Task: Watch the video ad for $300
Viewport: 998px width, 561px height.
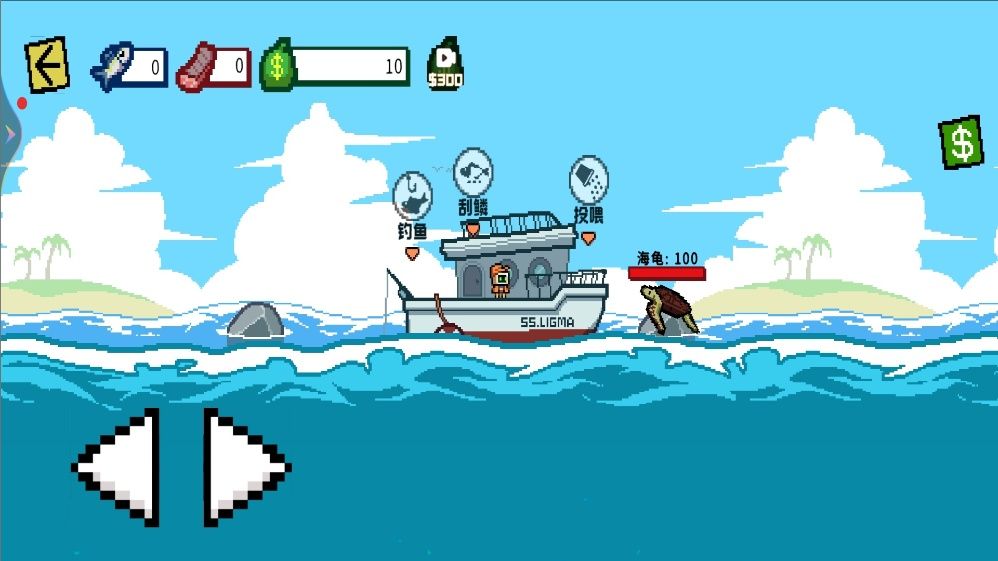Action: (445, 65)
